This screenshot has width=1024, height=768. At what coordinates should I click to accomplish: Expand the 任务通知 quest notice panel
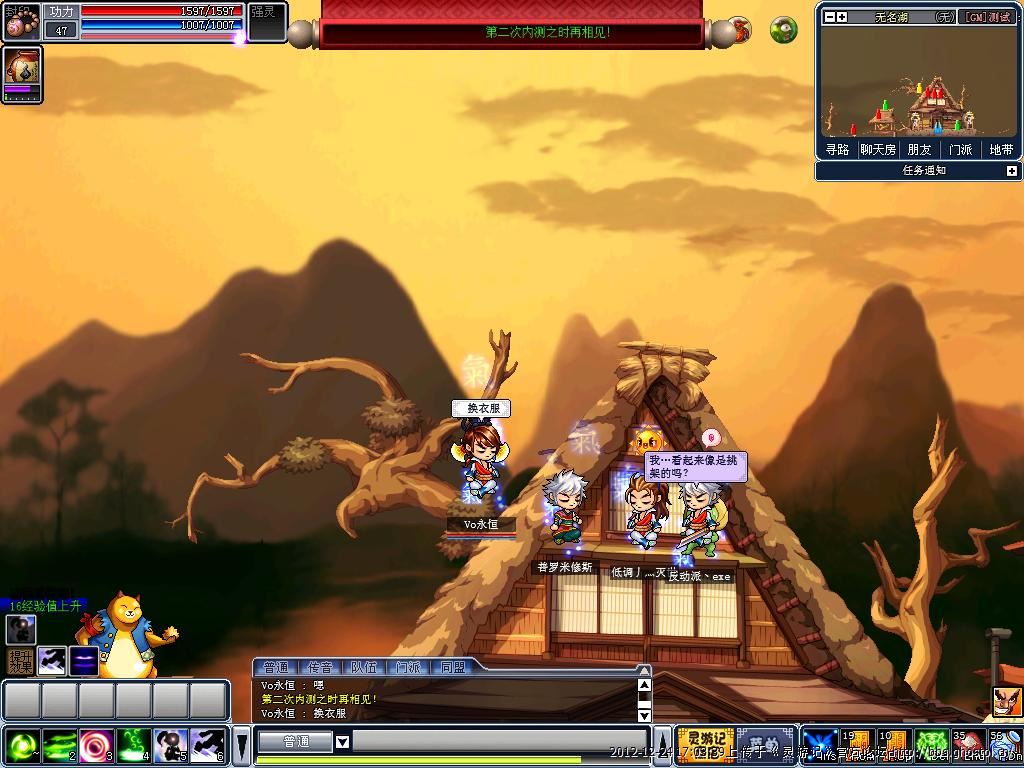pos(1011,171)
